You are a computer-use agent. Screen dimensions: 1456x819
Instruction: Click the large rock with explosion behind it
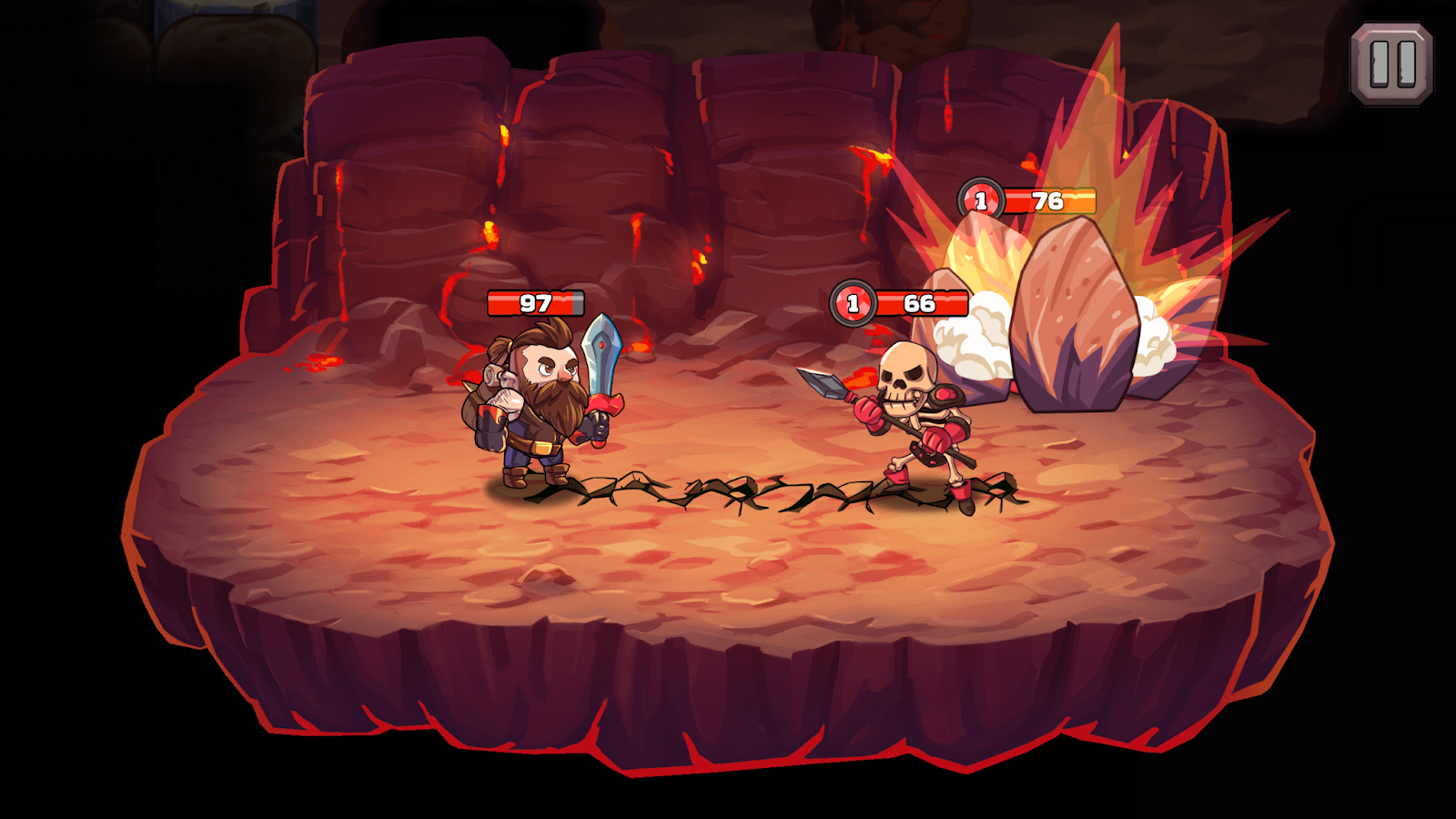pyautogui.click(x=1074, y=309)
